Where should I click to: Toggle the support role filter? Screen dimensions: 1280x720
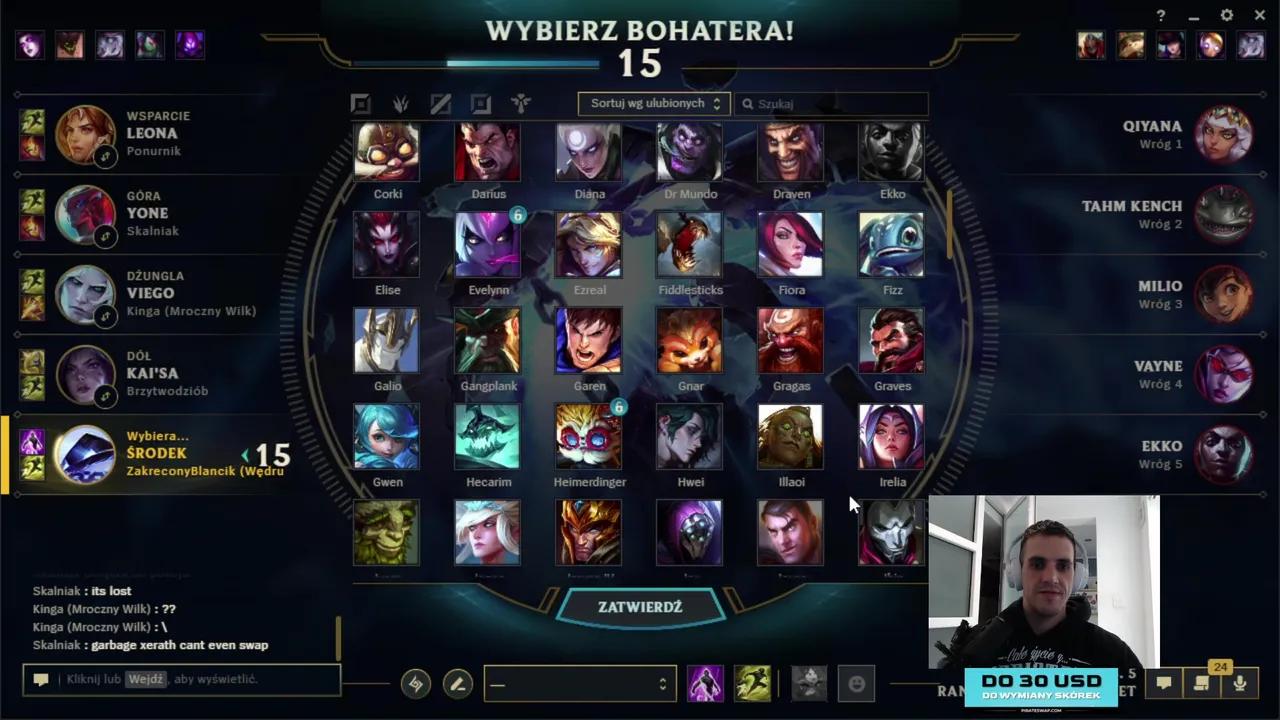[520, 103]
